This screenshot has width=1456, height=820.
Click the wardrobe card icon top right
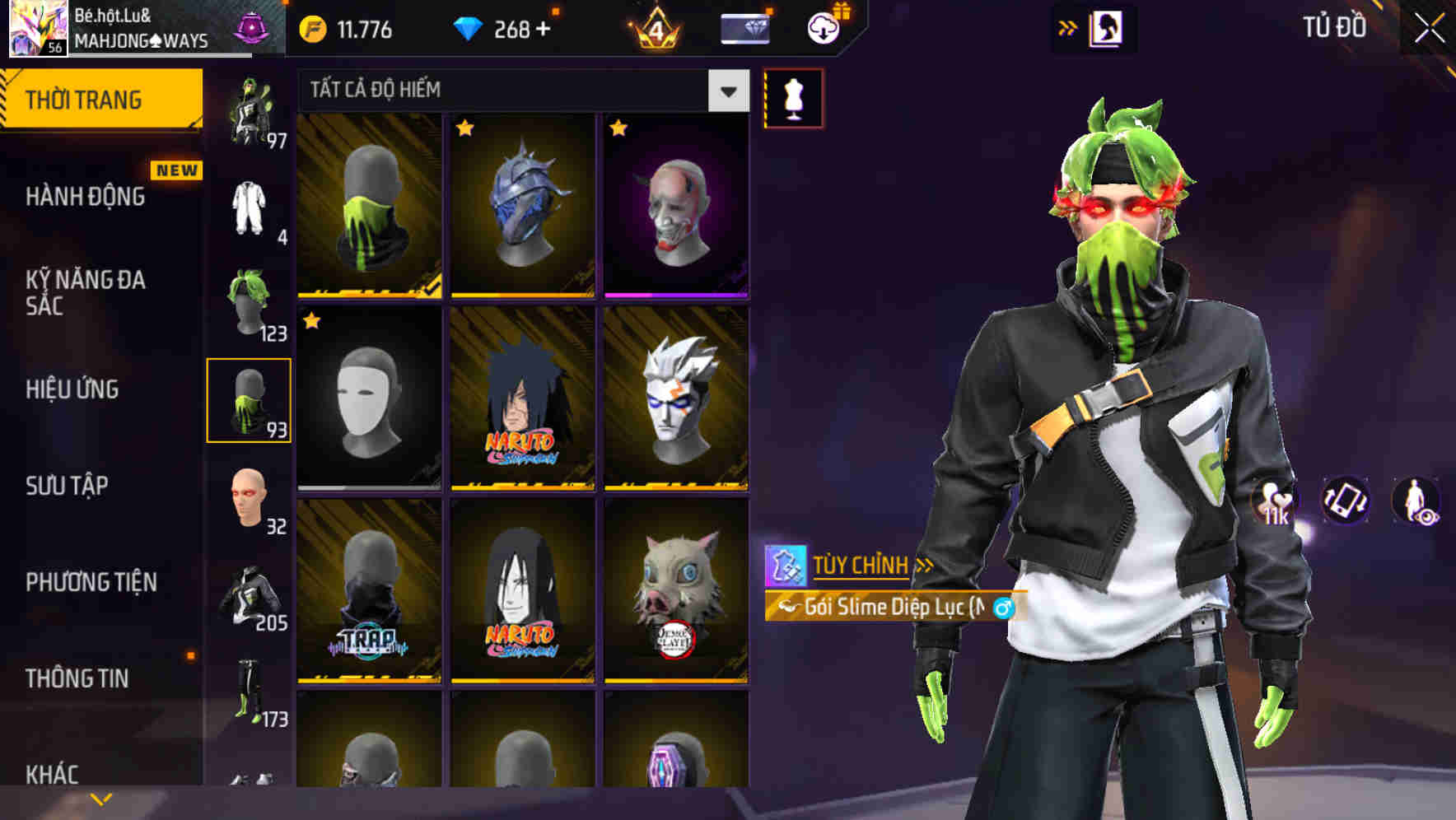point(1107,28)
